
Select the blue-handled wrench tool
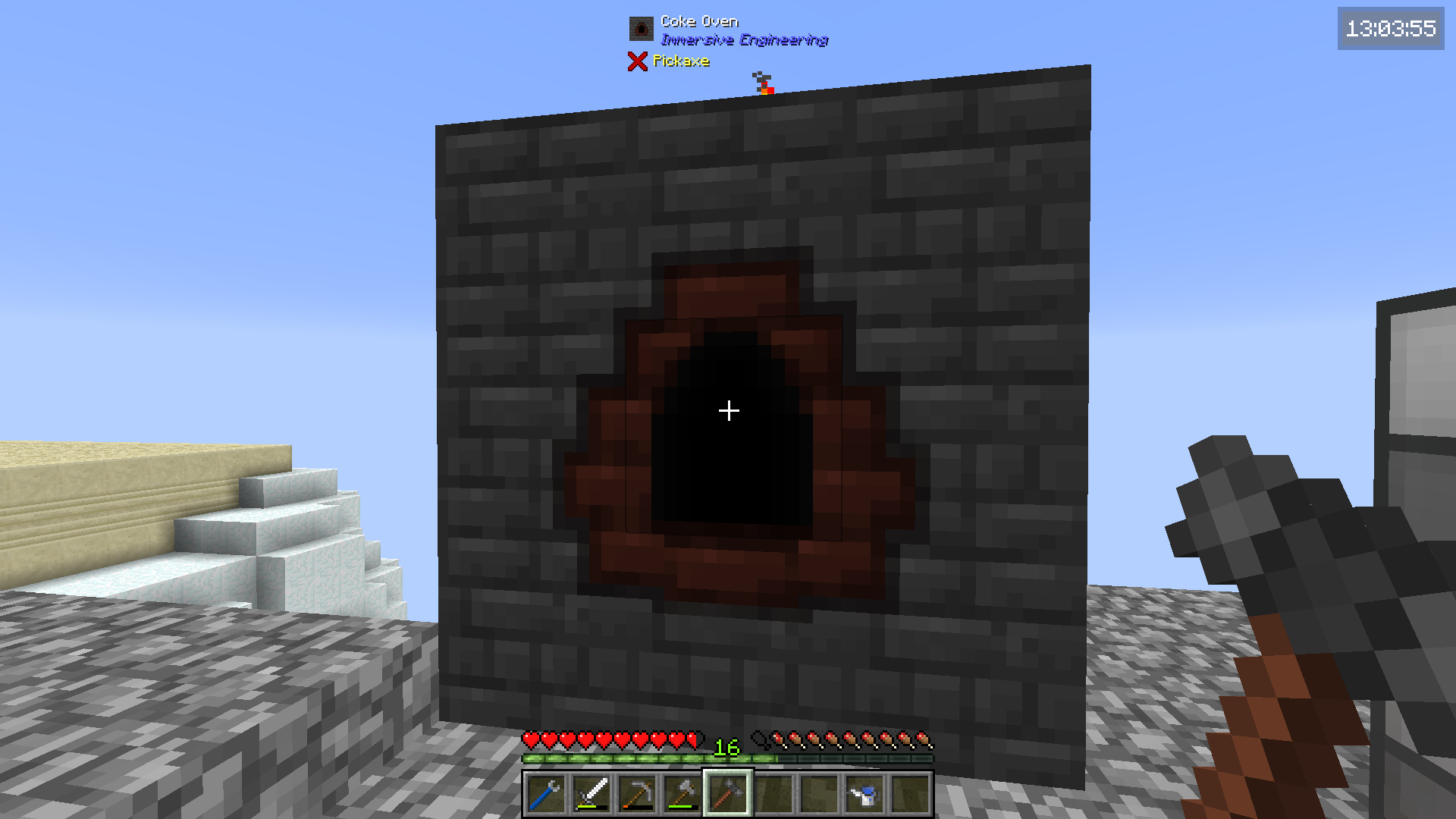tap(545, 795)
